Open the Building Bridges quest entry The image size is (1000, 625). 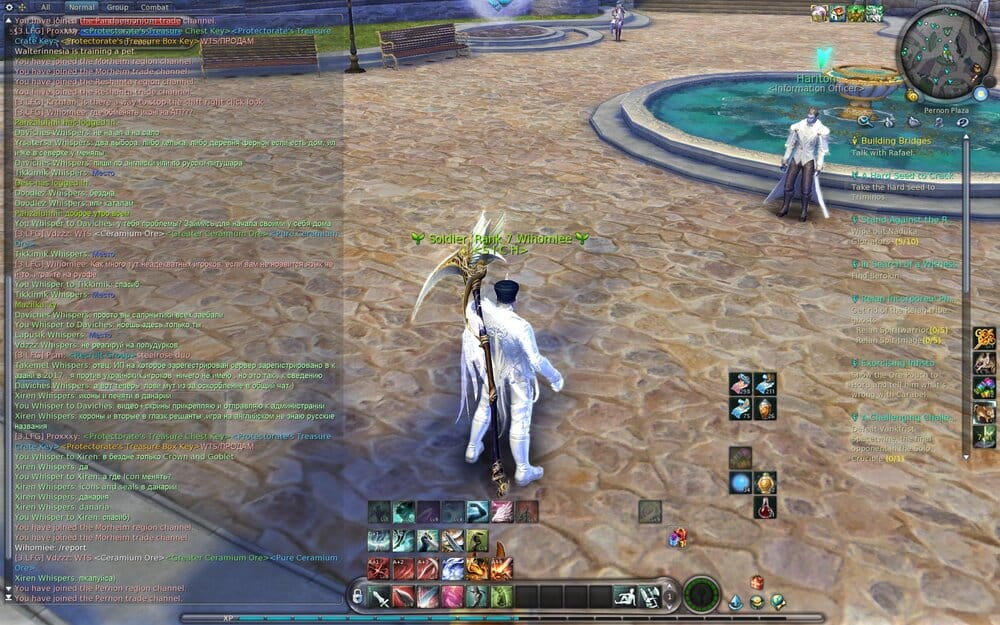(x=895, y=142)
